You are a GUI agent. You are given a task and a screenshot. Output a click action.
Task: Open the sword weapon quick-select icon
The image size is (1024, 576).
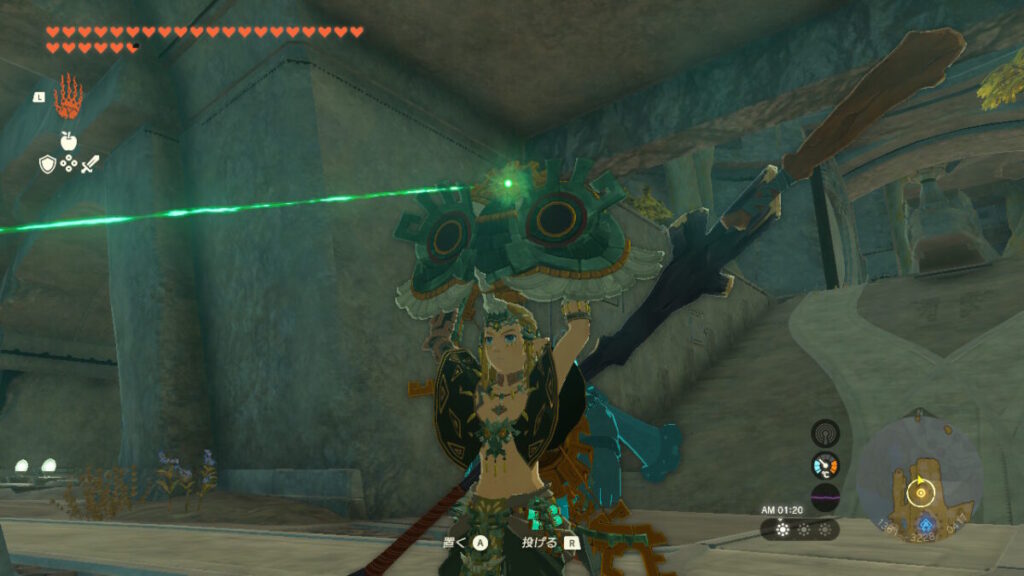[x=90, y=164]
